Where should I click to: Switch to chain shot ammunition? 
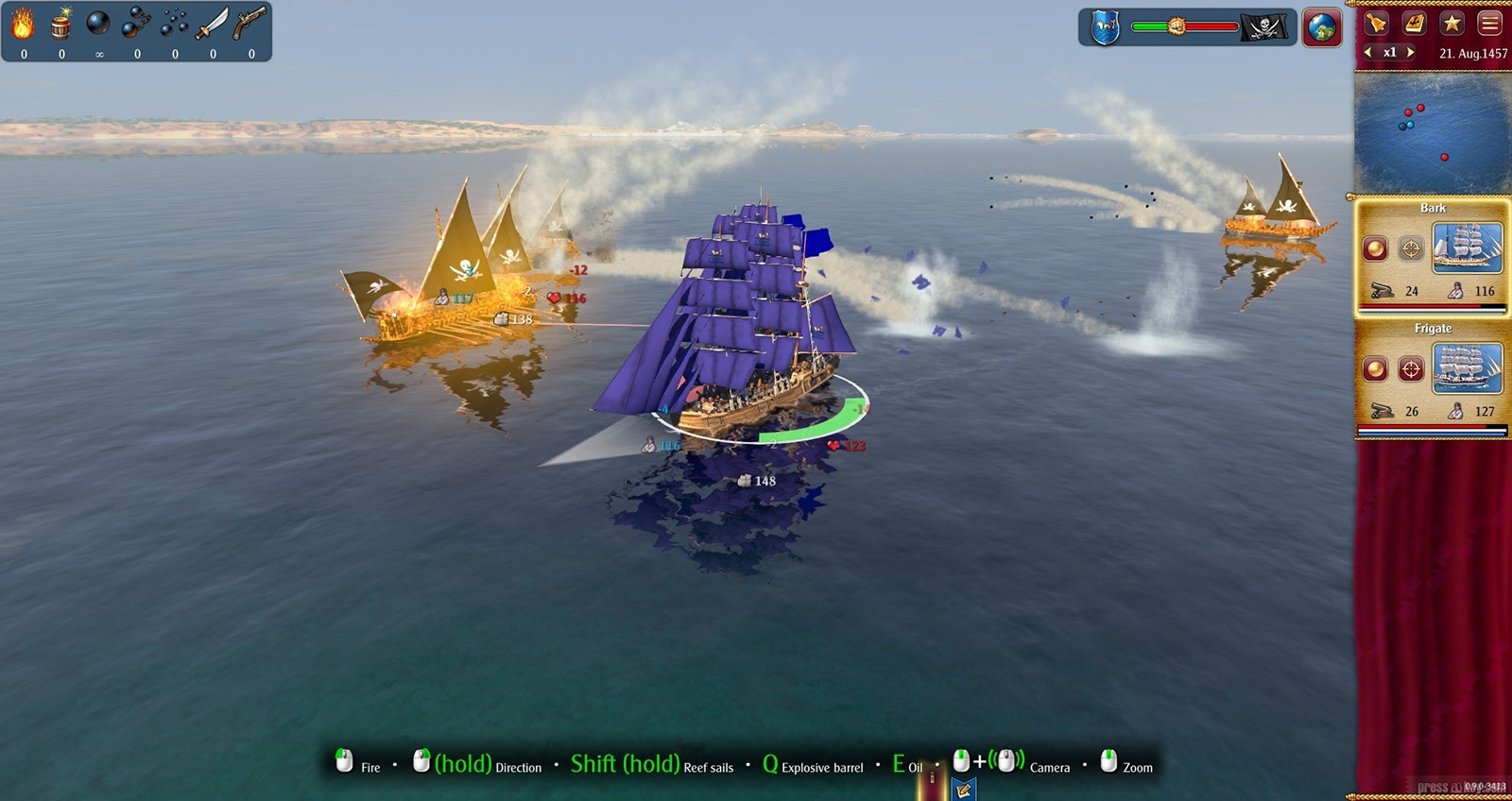[136, 24]
